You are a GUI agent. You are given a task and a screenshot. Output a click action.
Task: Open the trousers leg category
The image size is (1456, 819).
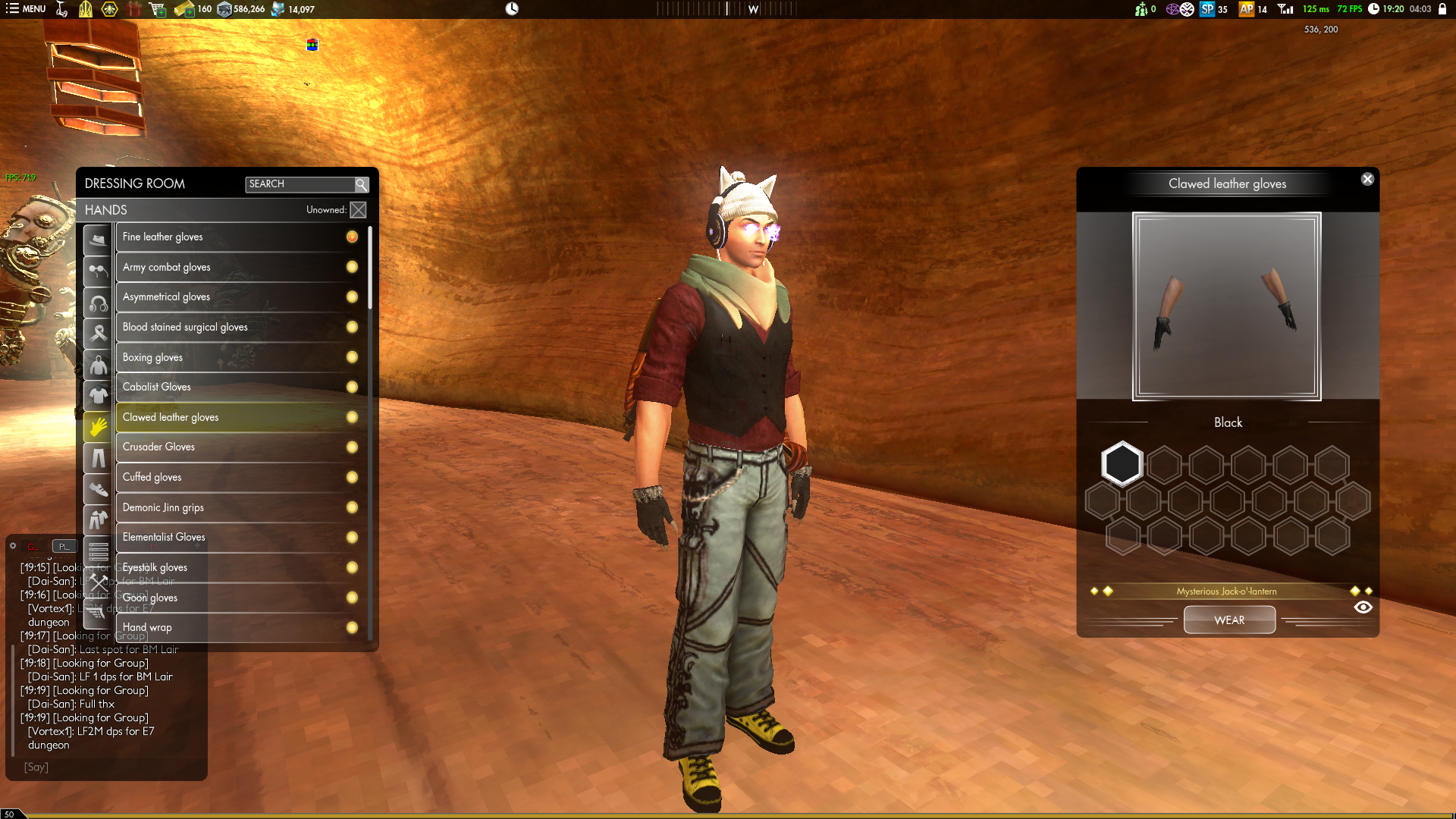pos(98,458)
